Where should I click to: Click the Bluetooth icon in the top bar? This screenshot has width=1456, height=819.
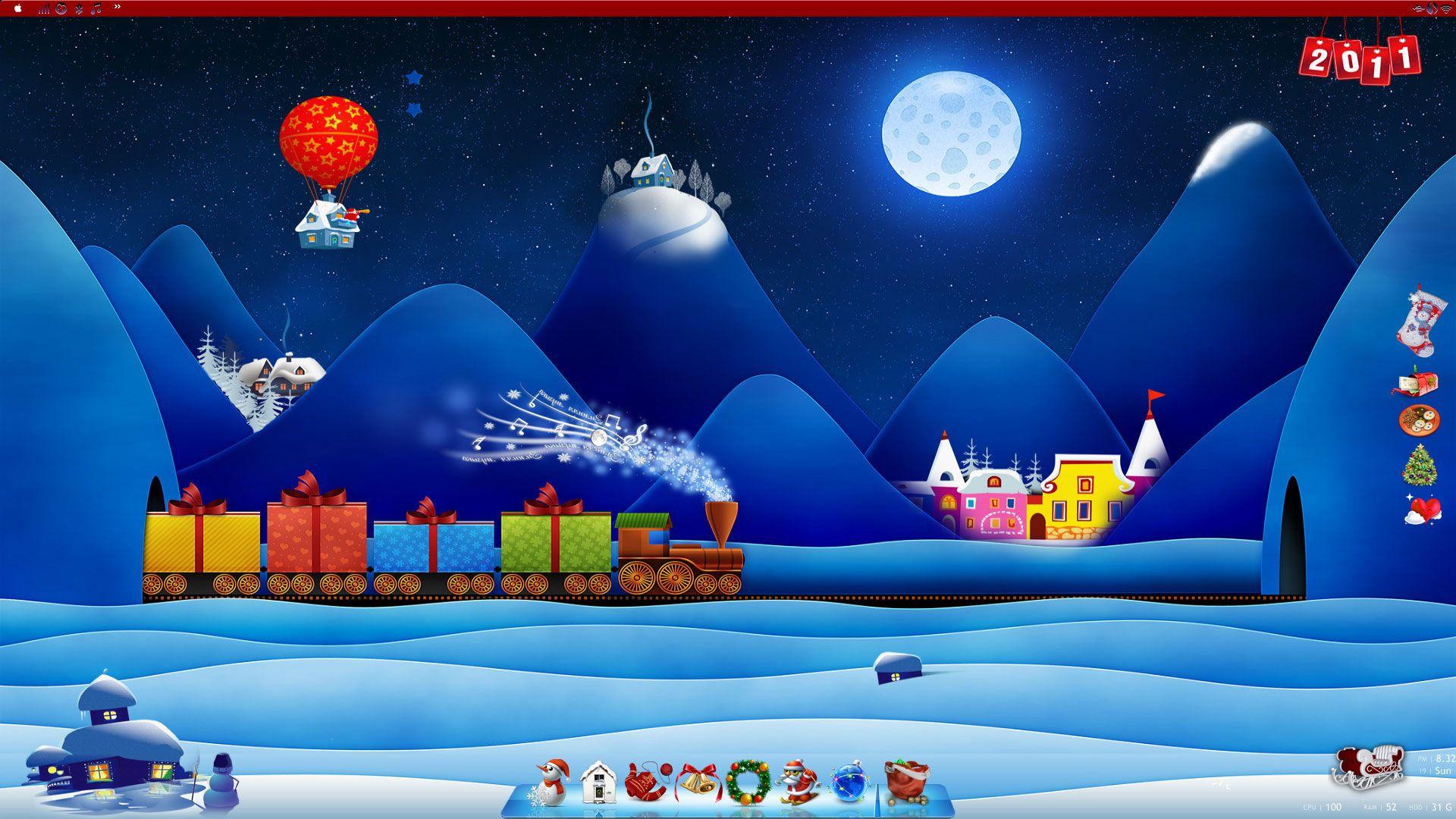(77, 8)
